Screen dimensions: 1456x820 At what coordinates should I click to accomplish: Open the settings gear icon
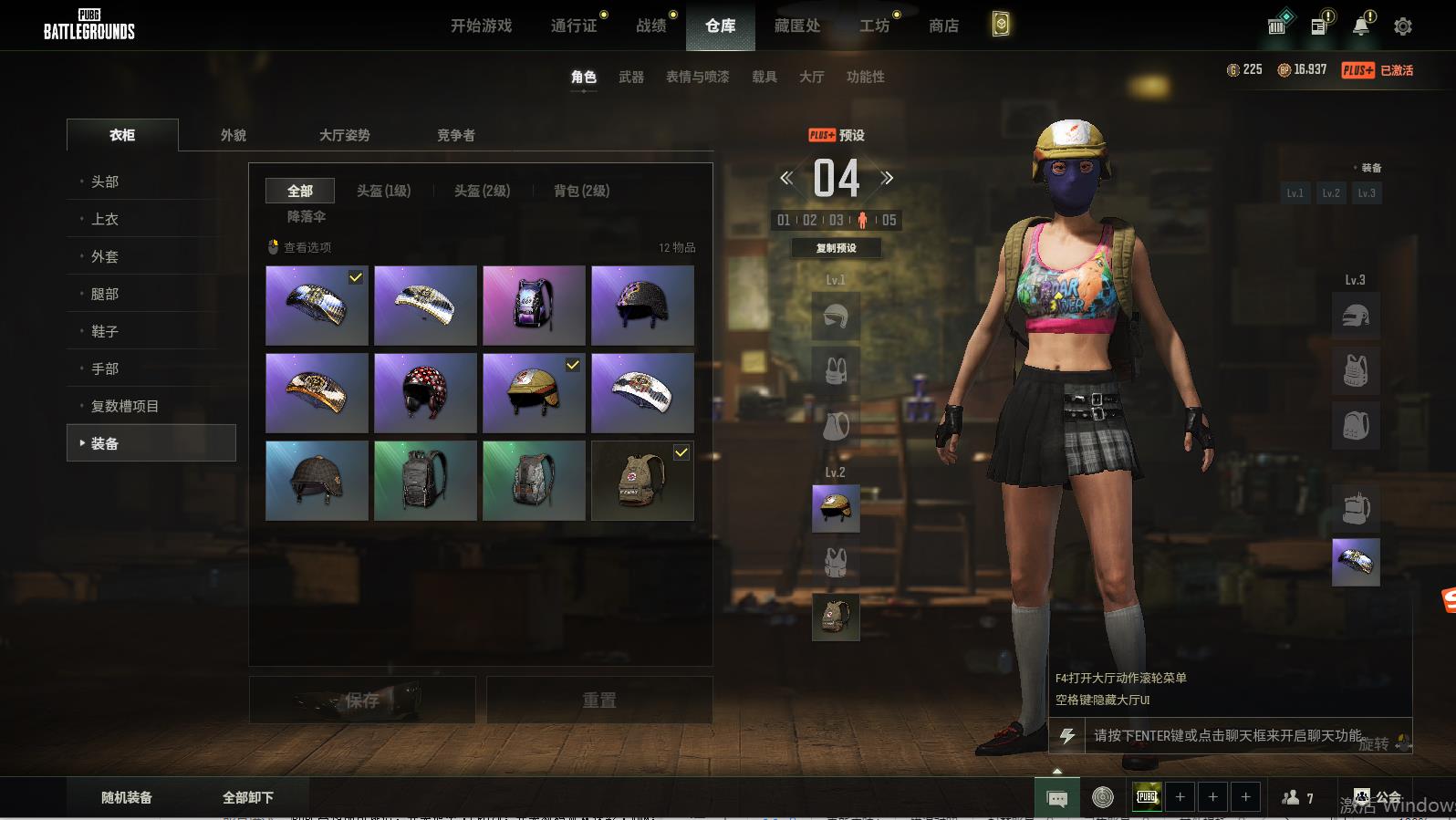(1403, 26)
